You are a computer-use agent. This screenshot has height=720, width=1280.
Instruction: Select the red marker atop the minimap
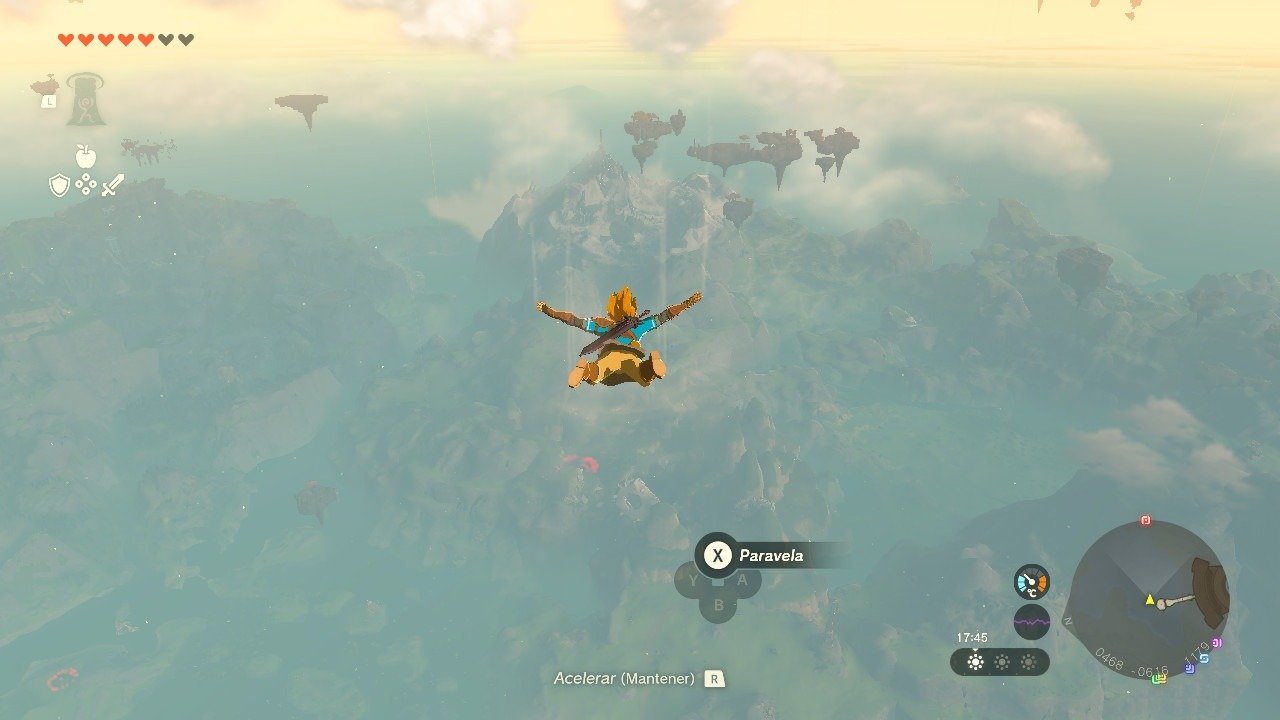tap(1146, 521)
